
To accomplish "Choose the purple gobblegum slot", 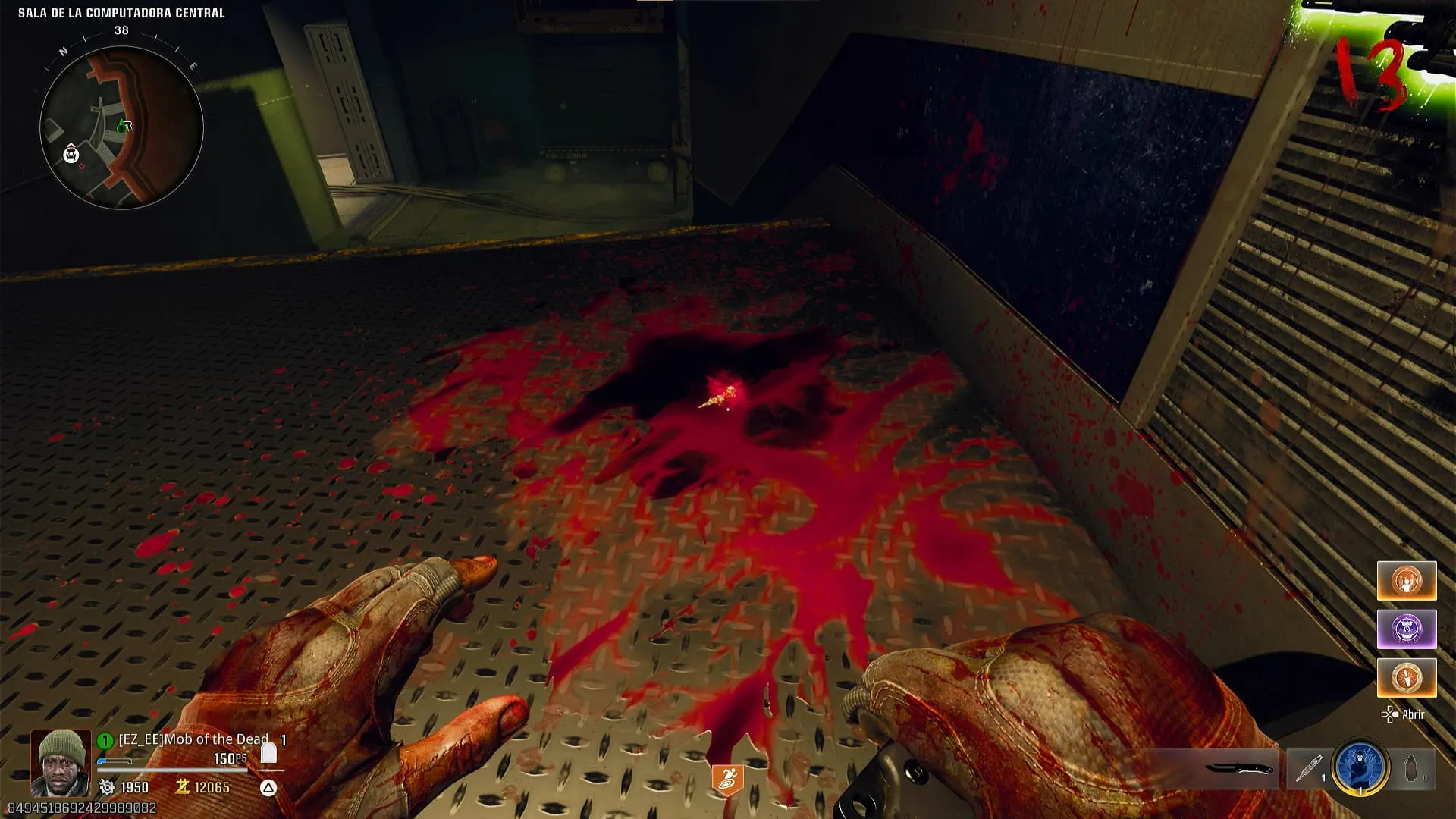I will [x=1407, y=629].
